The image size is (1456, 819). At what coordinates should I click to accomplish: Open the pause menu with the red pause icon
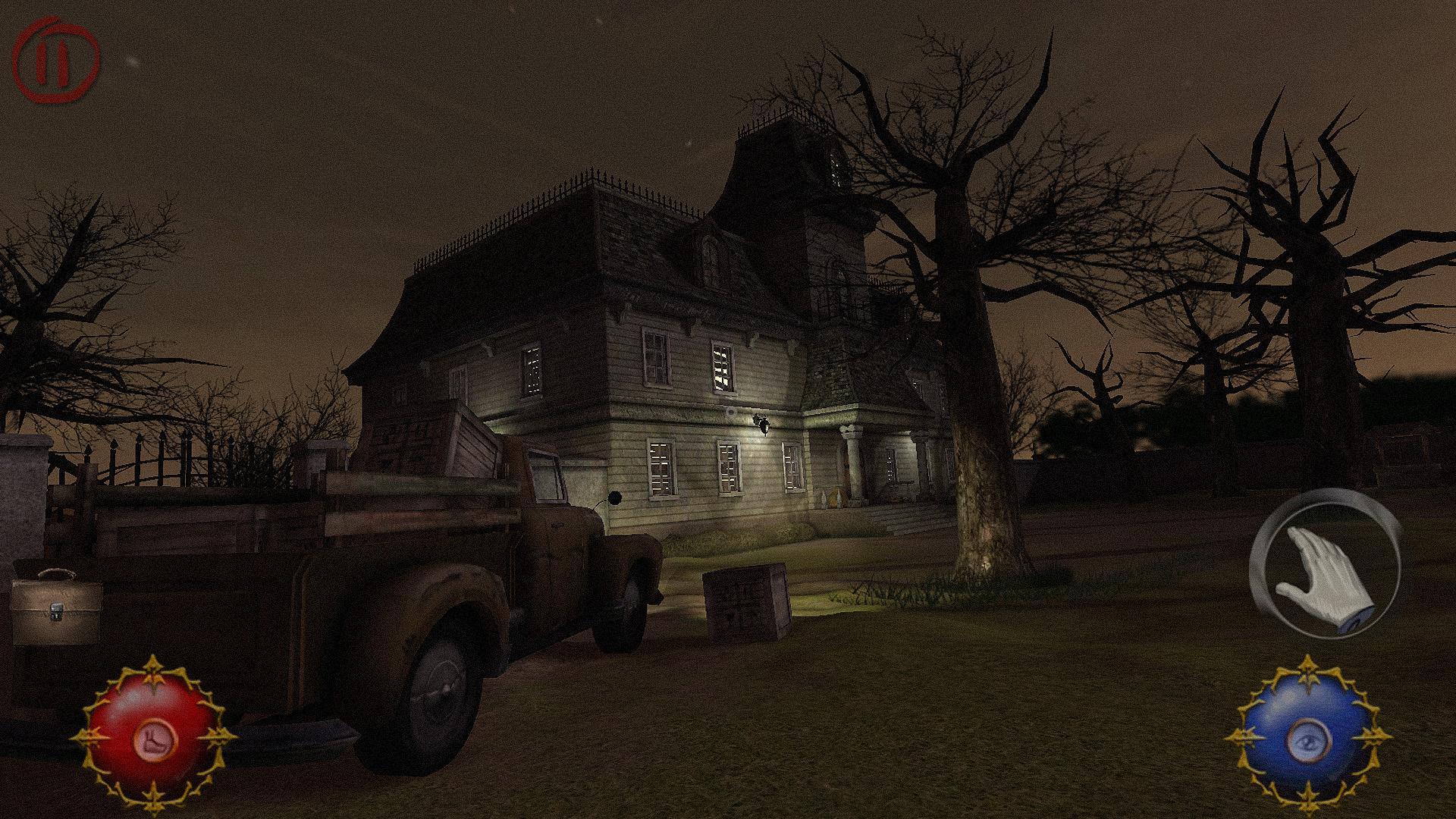click(x=53, y=58)
